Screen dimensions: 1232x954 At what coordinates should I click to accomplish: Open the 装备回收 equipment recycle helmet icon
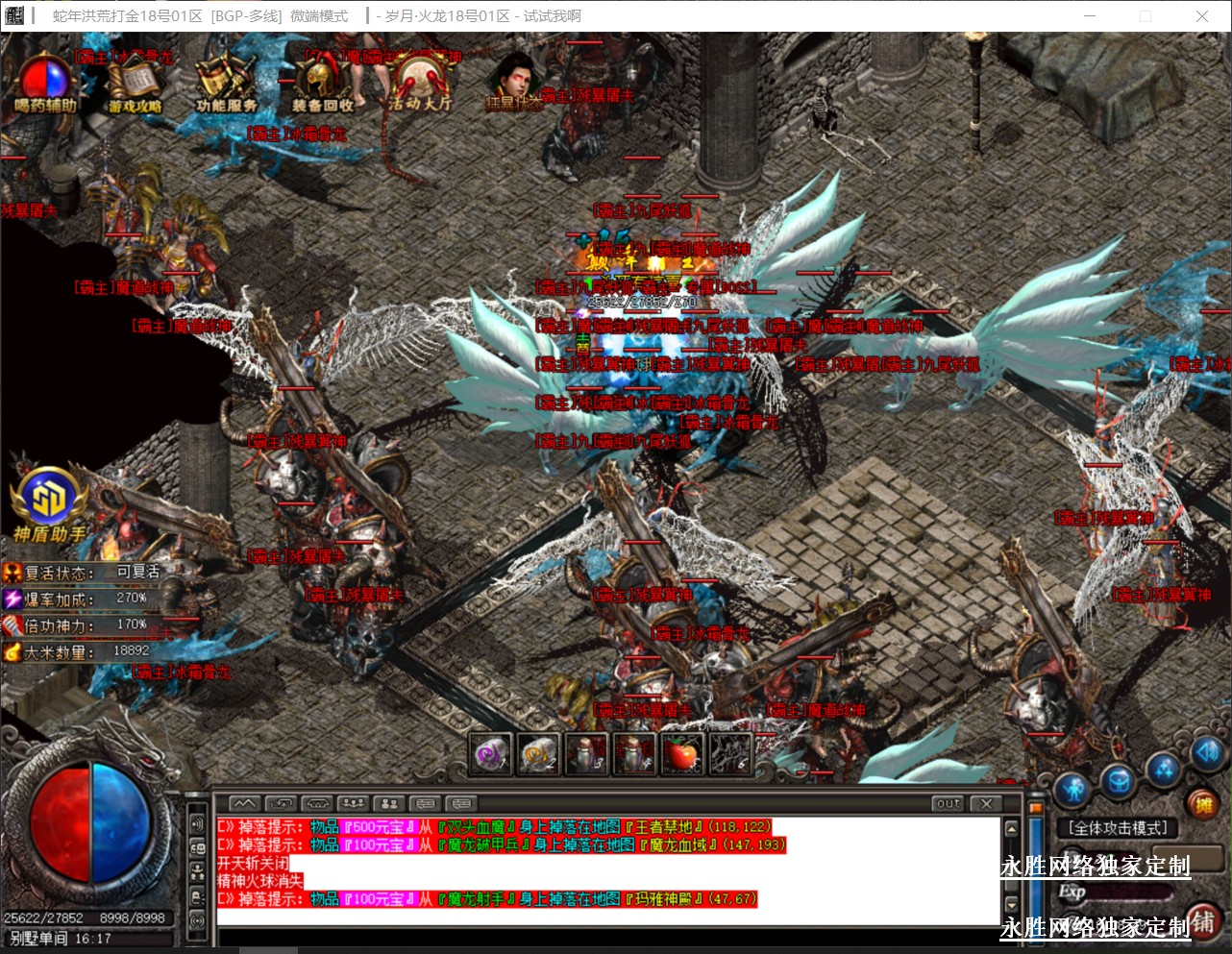323,83
